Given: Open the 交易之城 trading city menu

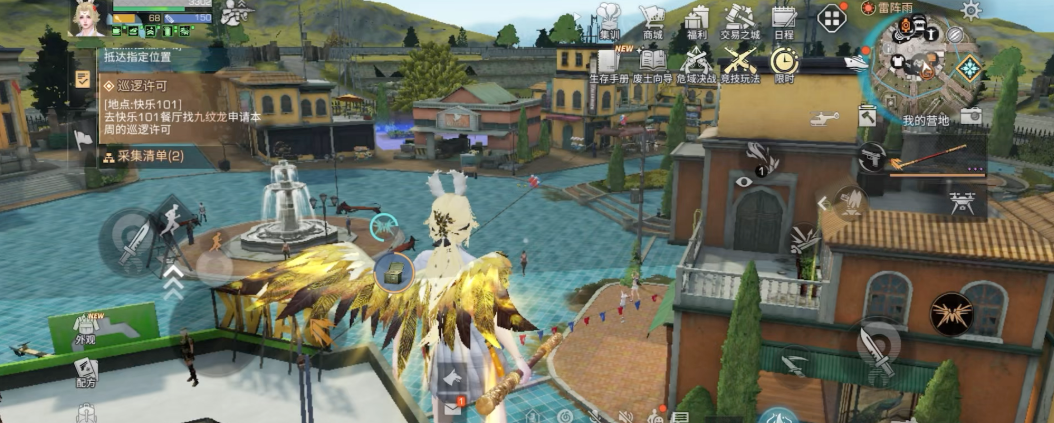Looking at the screenshot, I should tap(740, 20).
